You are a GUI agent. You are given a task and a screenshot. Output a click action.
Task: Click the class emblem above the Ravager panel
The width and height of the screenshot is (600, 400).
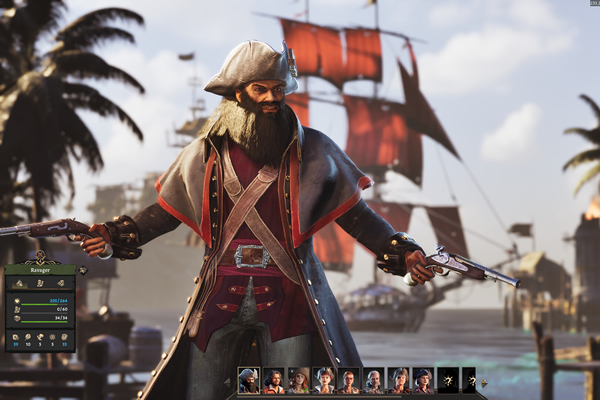40,255
